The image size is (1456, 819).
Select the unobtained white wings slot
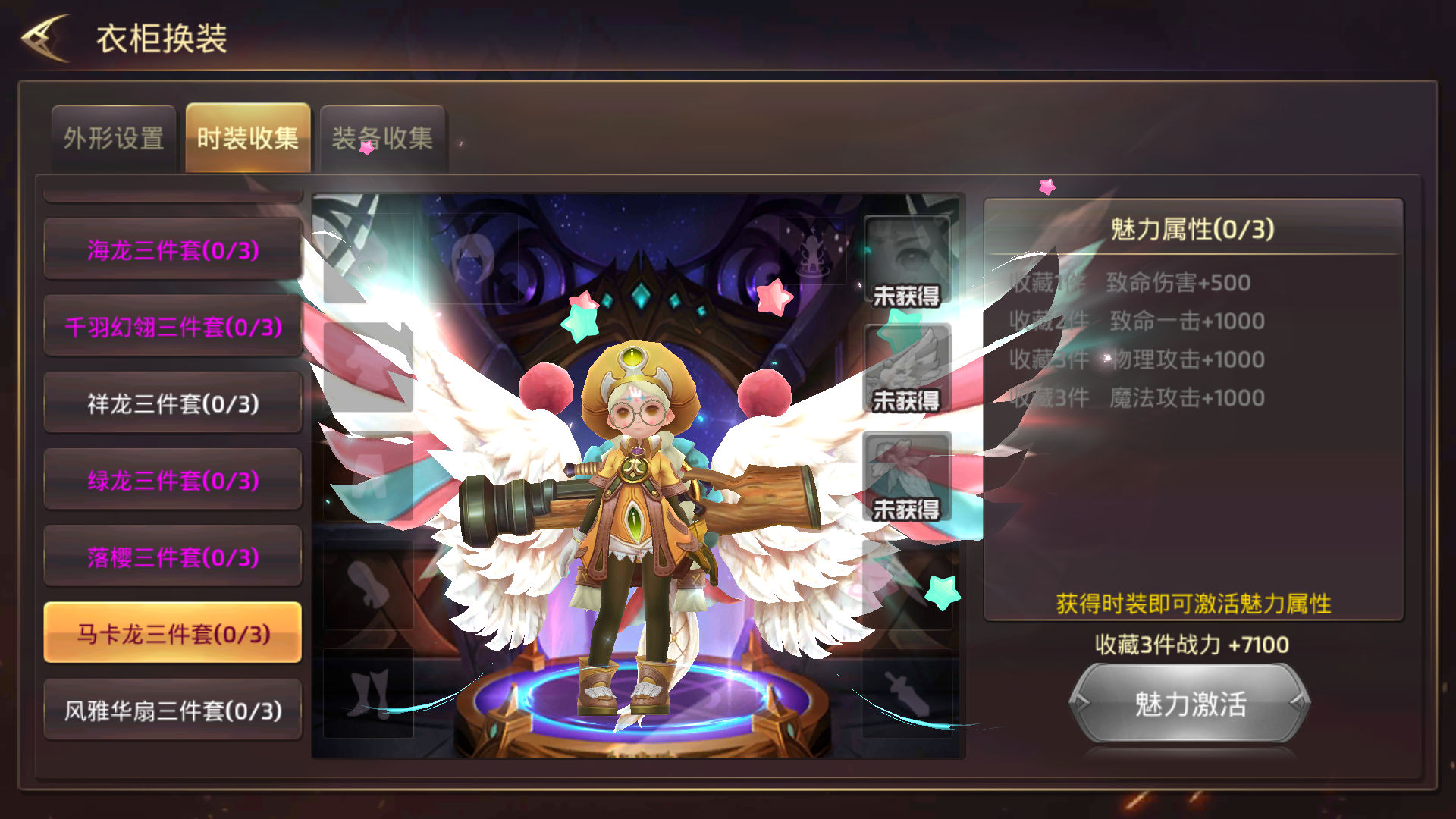point(907,369)
